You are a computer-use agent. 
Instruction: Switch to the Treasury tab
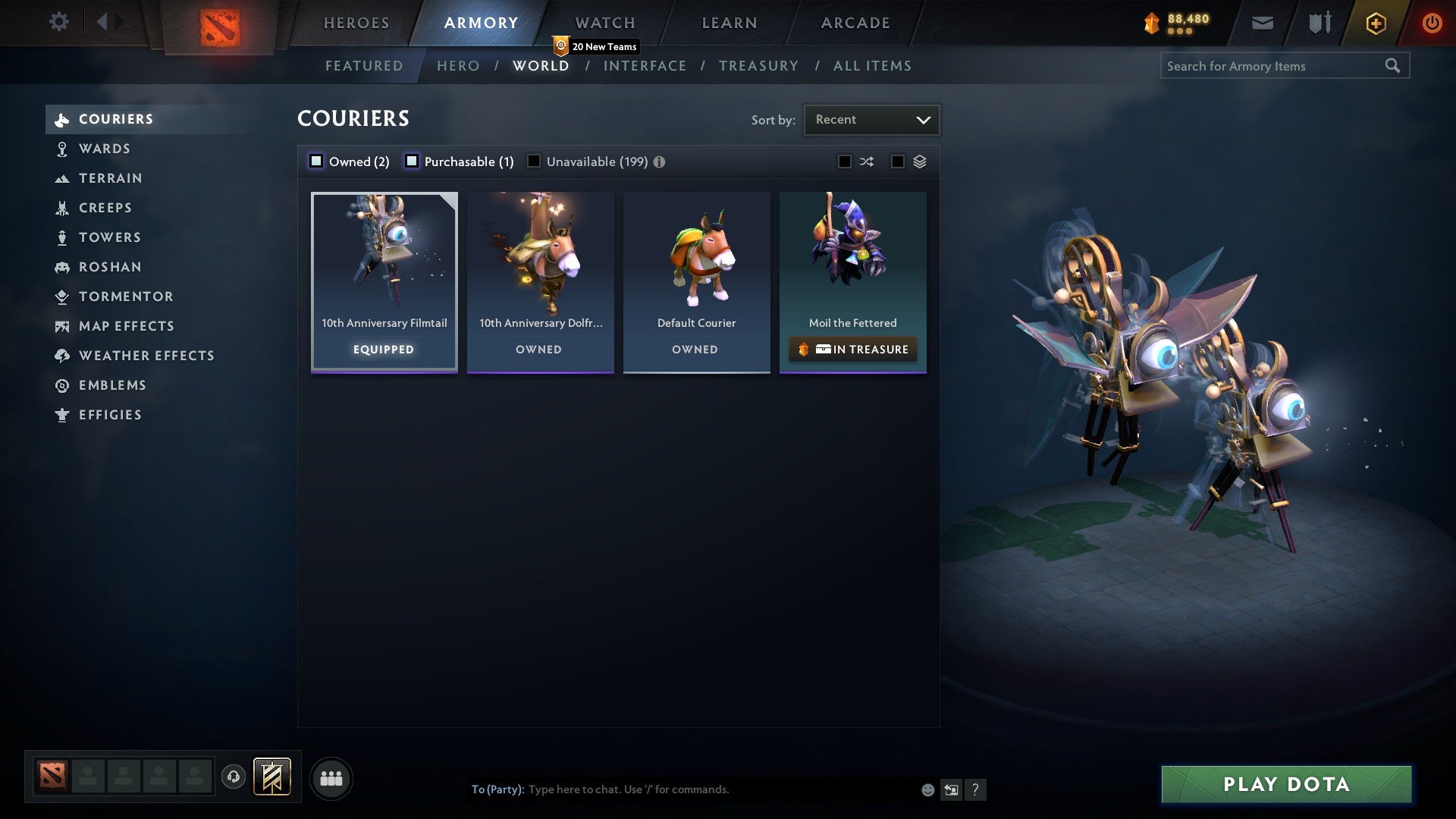click(x=758, y=66)
